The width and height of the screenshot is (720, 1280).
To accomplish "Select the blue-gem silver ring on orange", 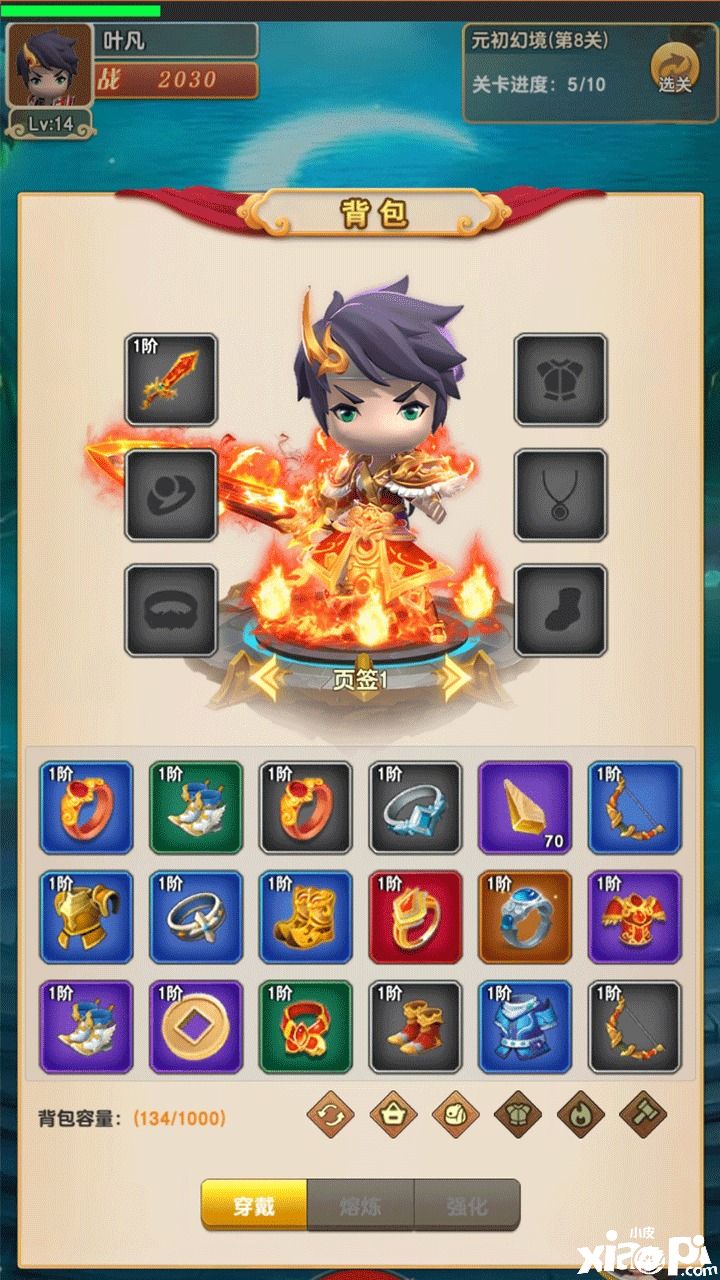I will [525, 917].
